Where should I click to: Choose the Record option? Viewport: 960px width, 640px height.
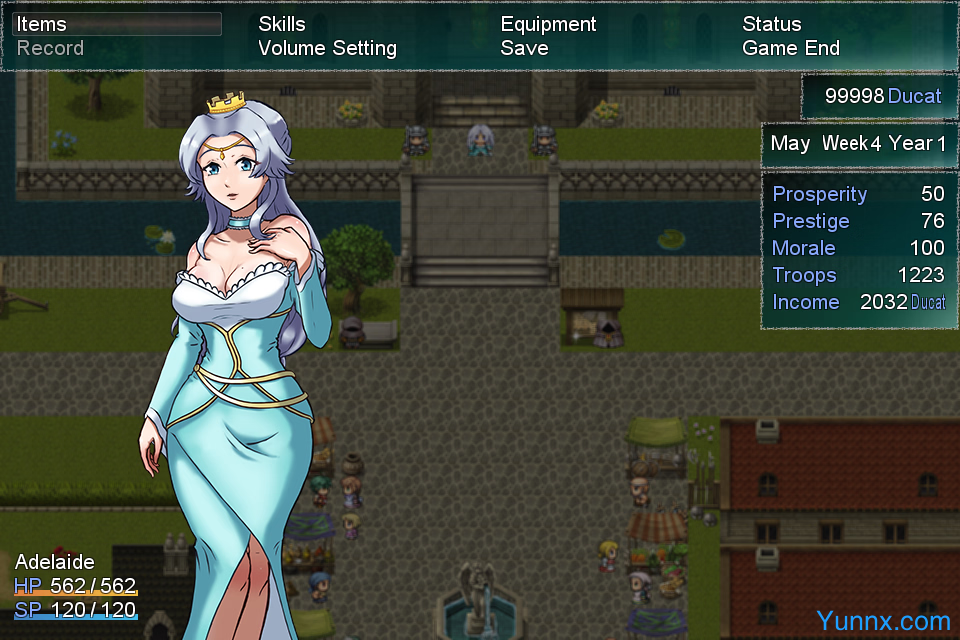tap(50, 48)
